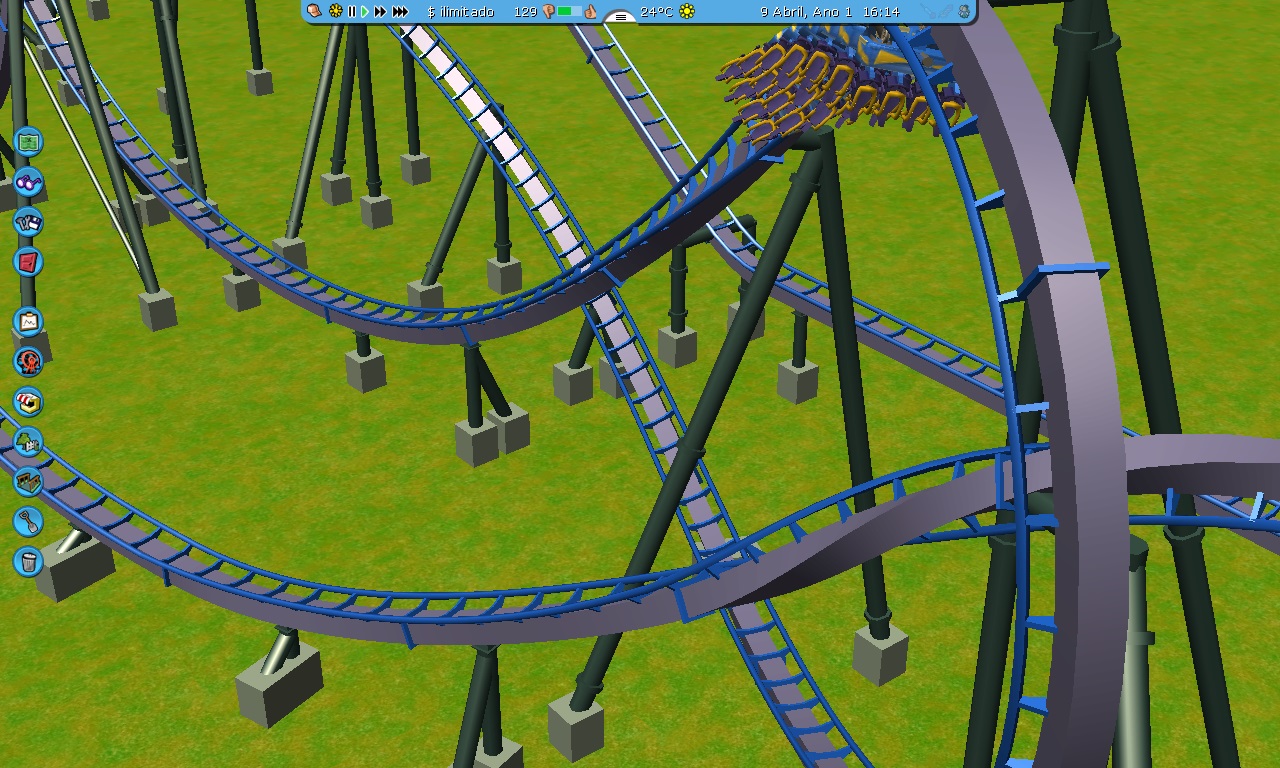Open the shops and stalls sidebar icon
Image resolution: width=1280 pixels, height=768 pixels.
click(29, 403)
